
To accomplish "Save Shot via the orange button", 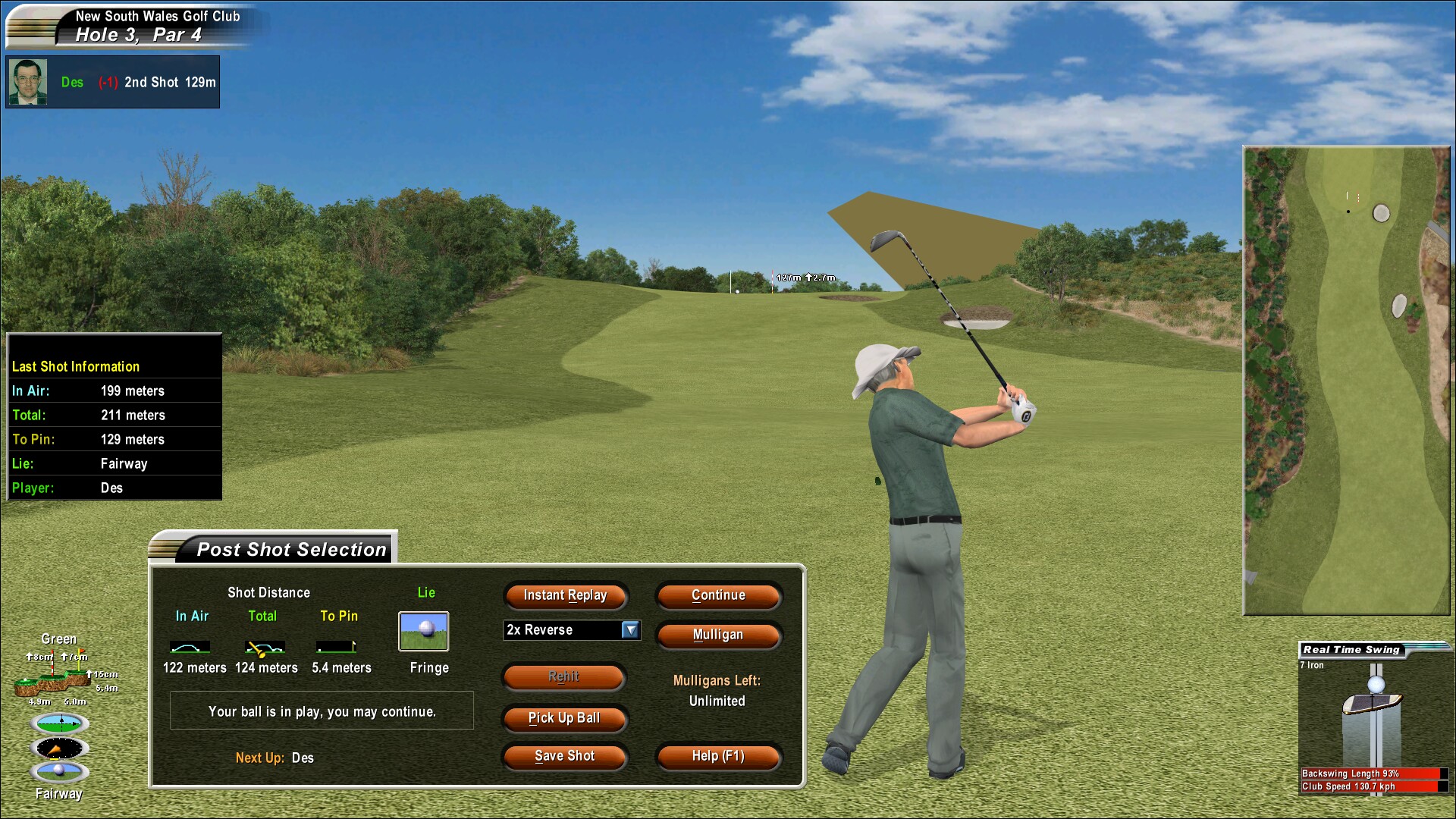I will [x=564, y=756].
